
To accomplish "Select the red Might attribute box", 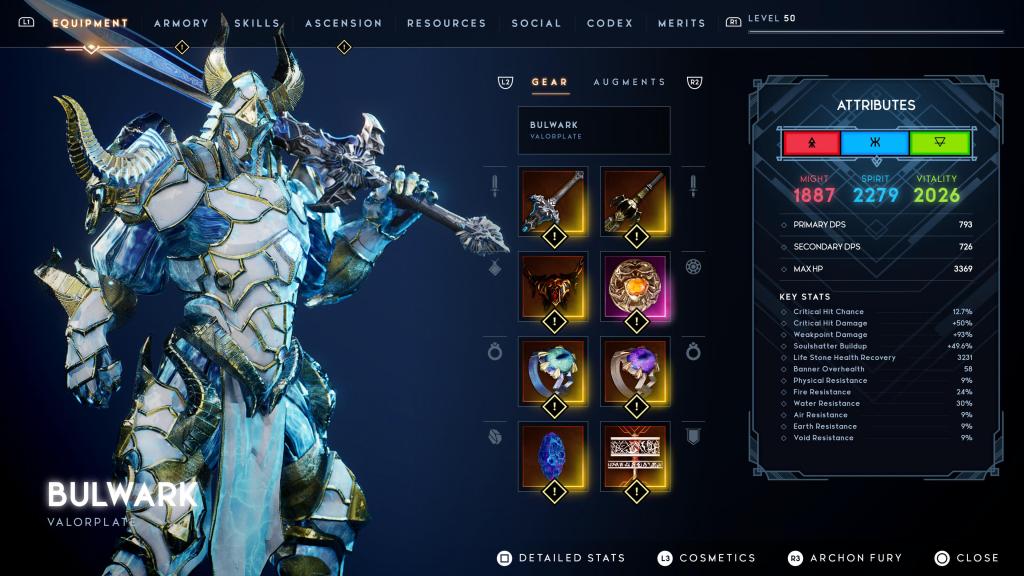I will [810, 143].
